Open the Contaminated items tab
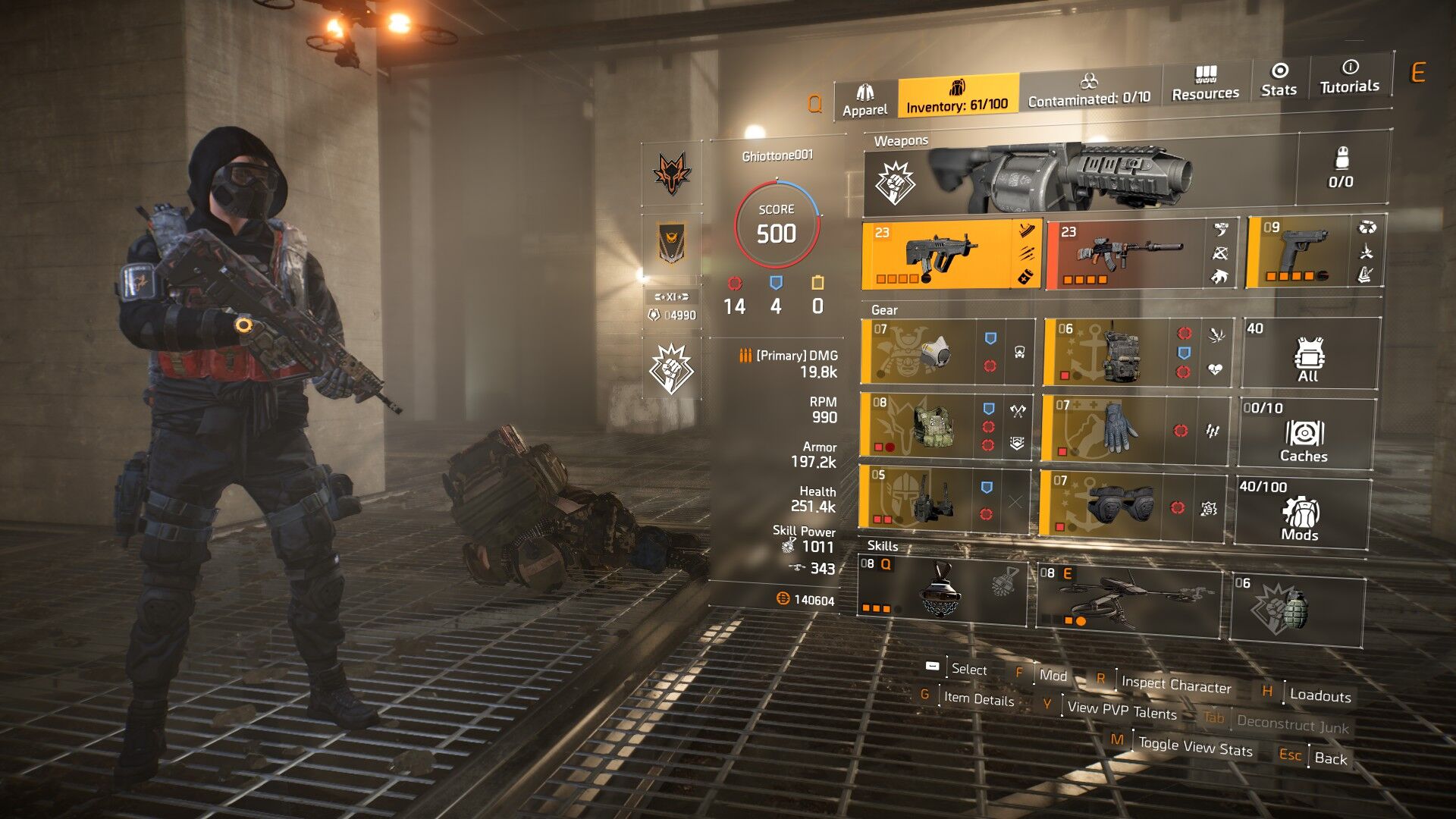This screenshot has height=819, width=1456. point(1089,89)
